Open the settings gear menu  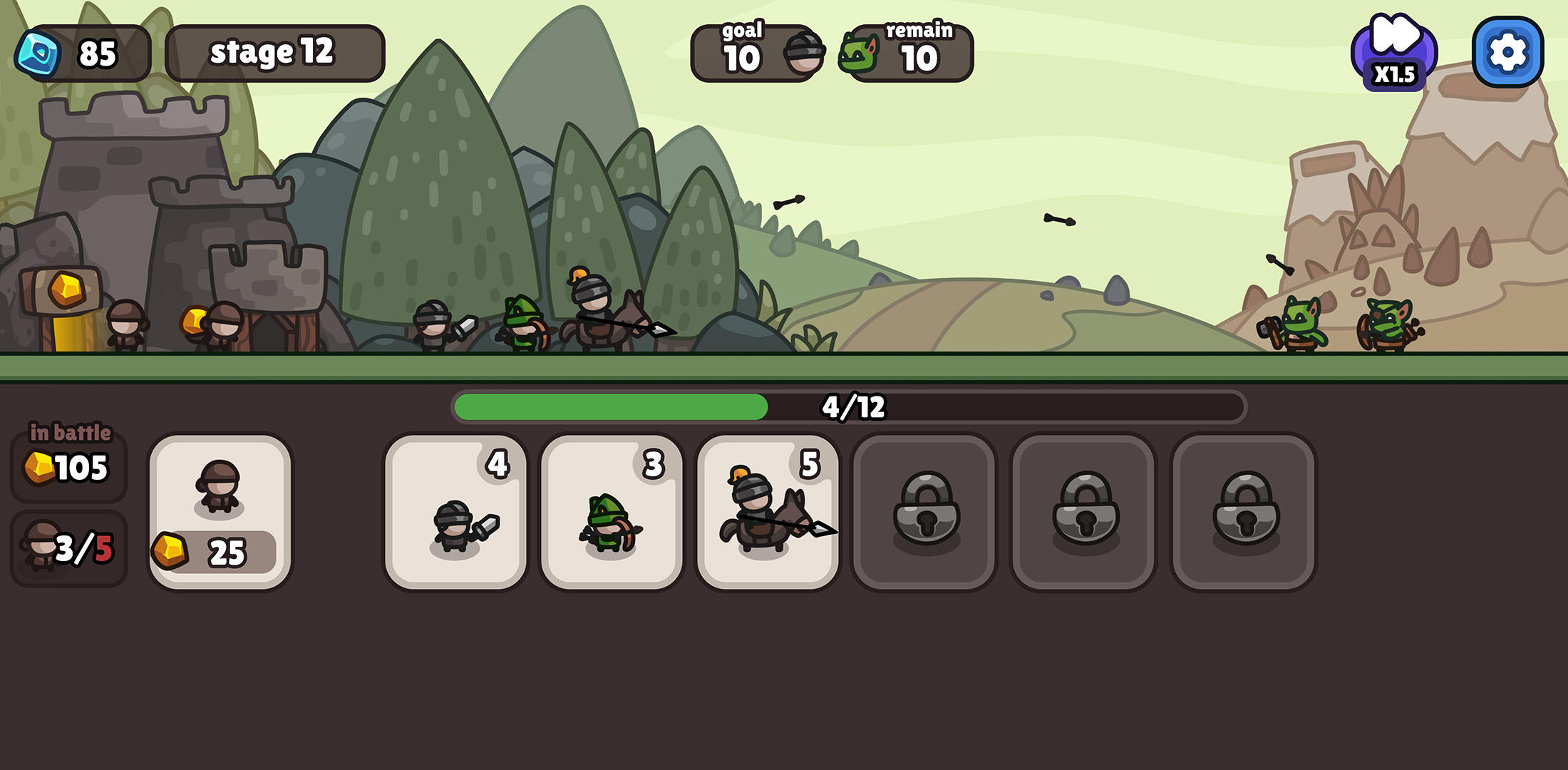1507,52
